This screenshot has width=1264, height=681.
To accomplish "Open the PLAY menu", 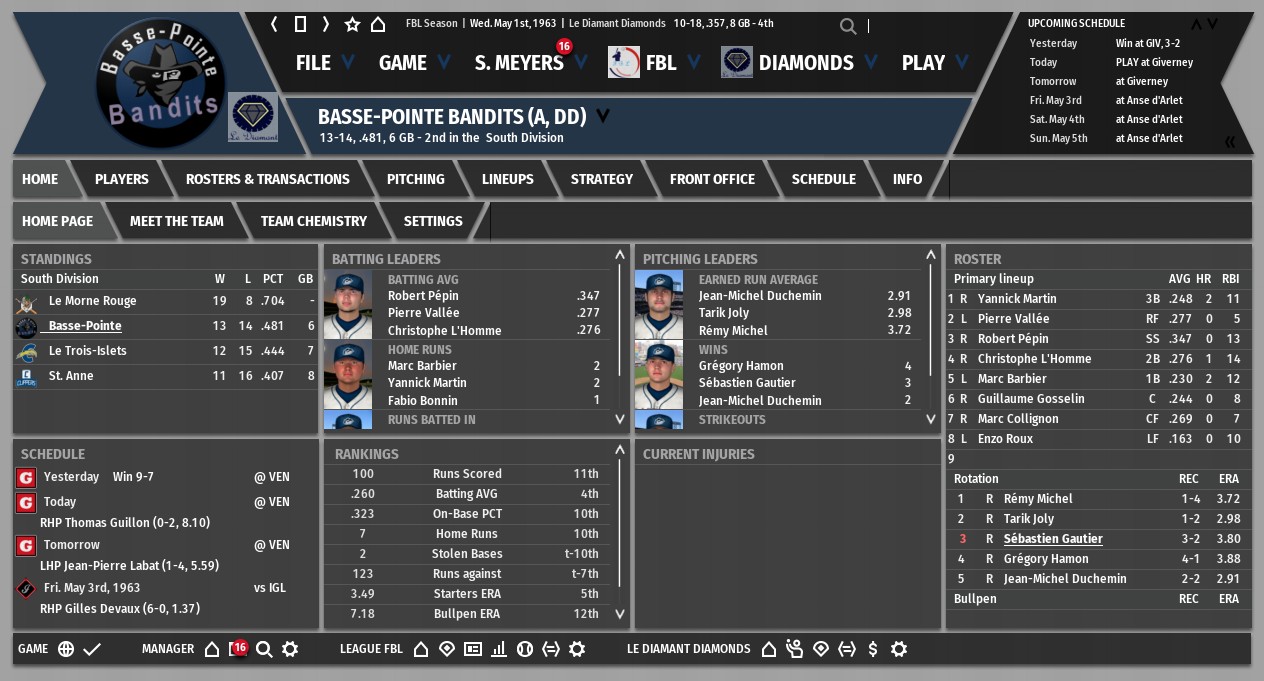I will coord(923,63).
